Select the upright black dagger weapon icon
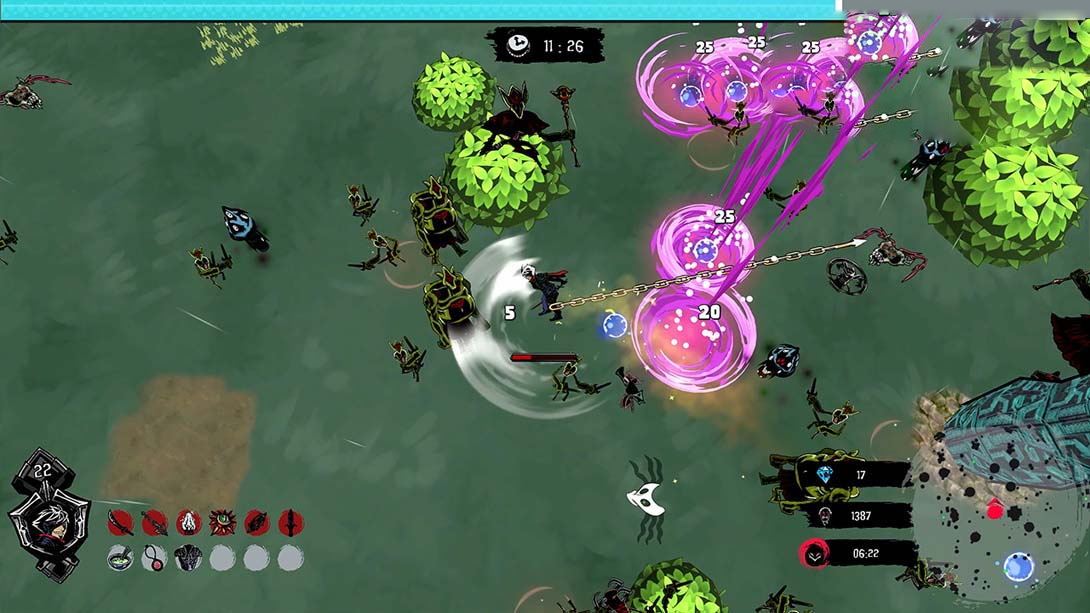The height and width of the screenshot is (613, 1090). tap(291, 523)
